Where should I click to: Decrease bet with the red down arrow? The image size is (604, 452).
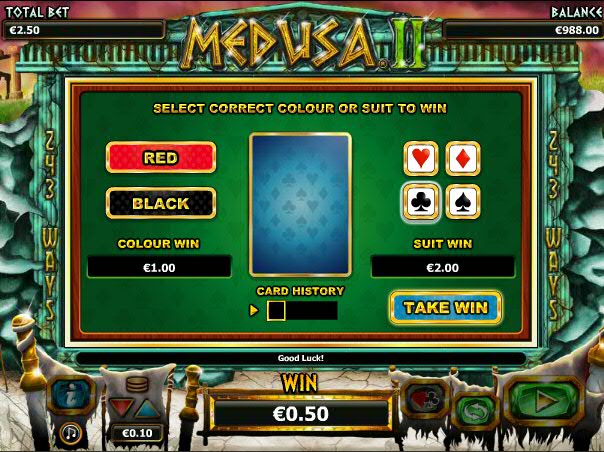point(125,406)
